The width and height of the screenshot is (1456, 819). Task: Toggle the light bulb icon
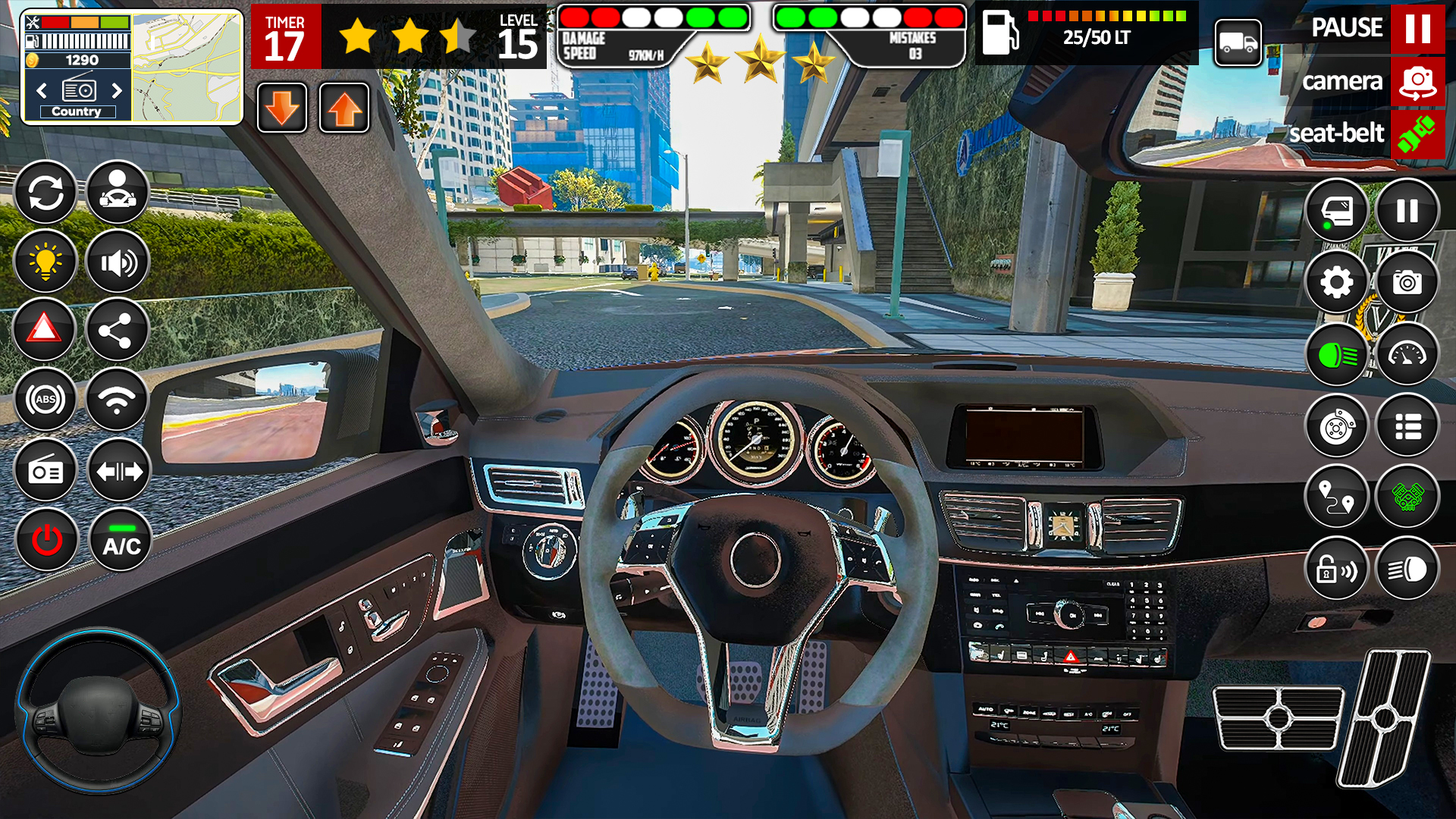45,262
